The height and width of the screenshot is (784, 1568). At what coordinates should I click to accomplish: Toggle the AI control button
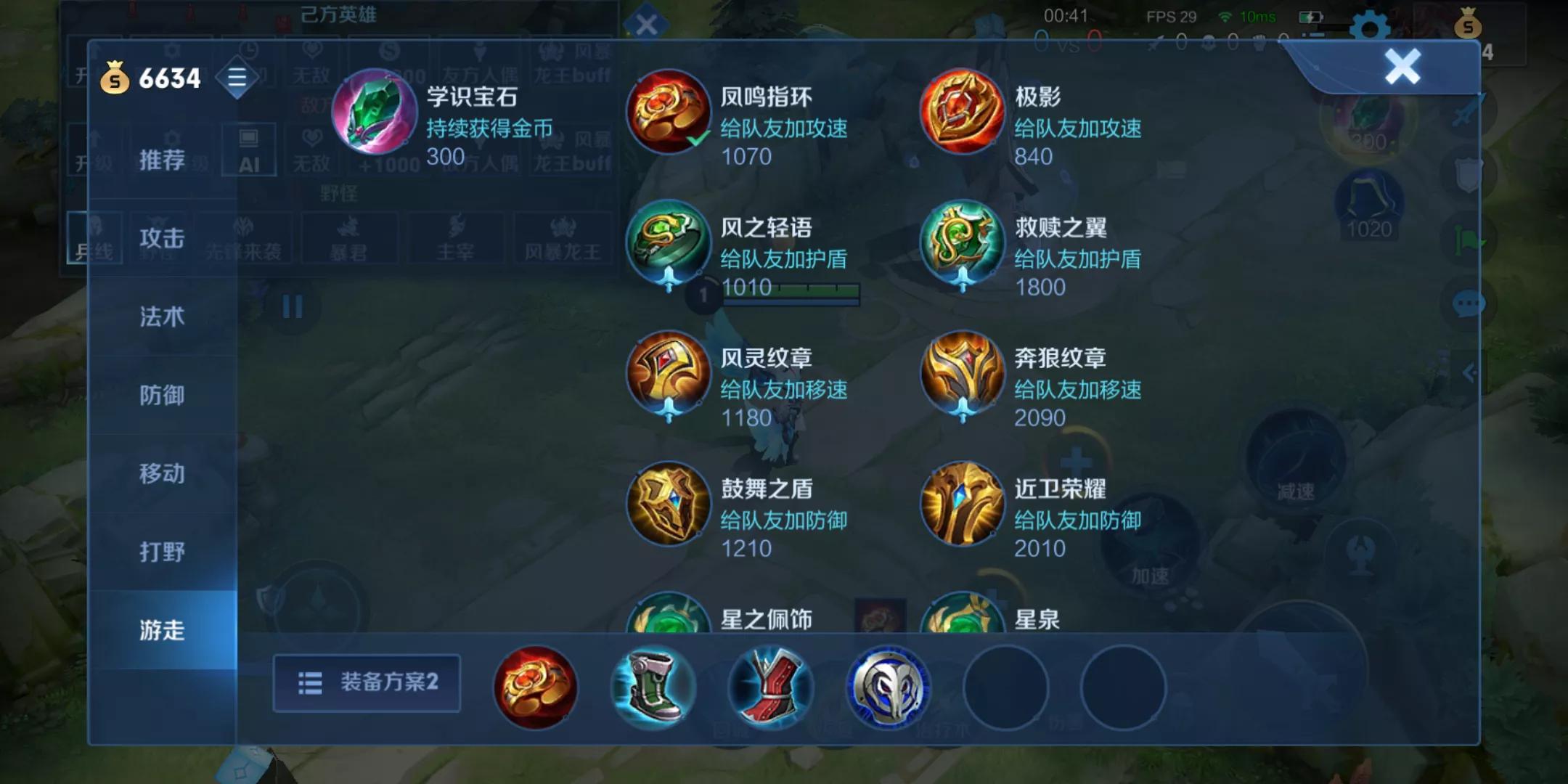(250, 150)
